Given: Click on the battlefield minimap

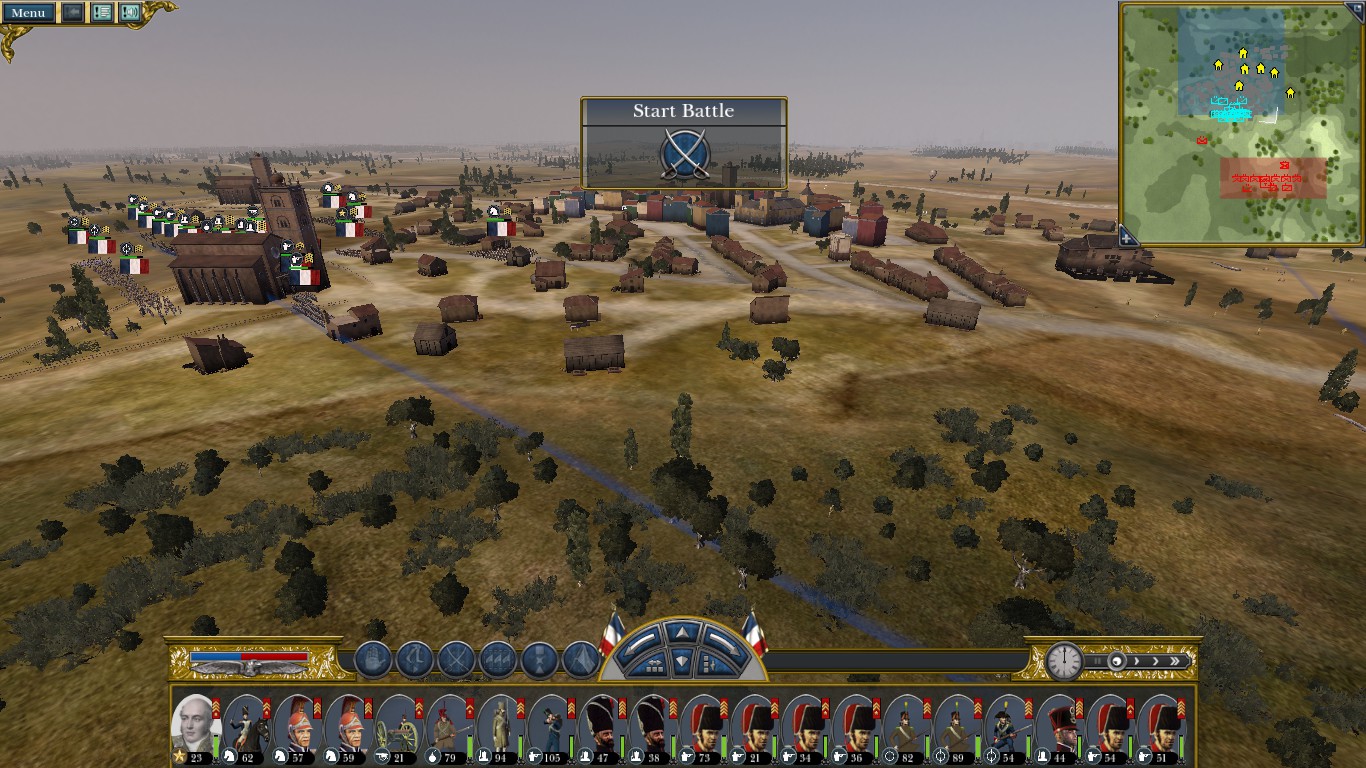Looking at the screenshot, I should click(1241, 123).
